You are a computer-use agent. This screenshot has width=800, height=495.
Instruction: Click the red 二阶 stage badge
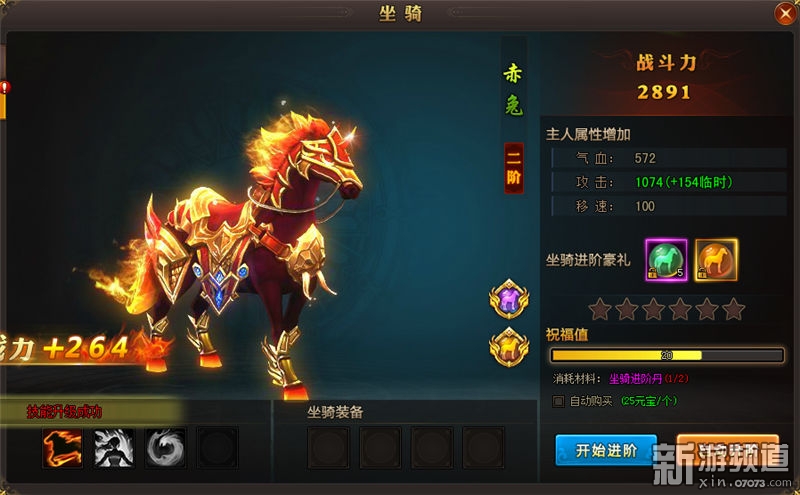click(513, 168)
